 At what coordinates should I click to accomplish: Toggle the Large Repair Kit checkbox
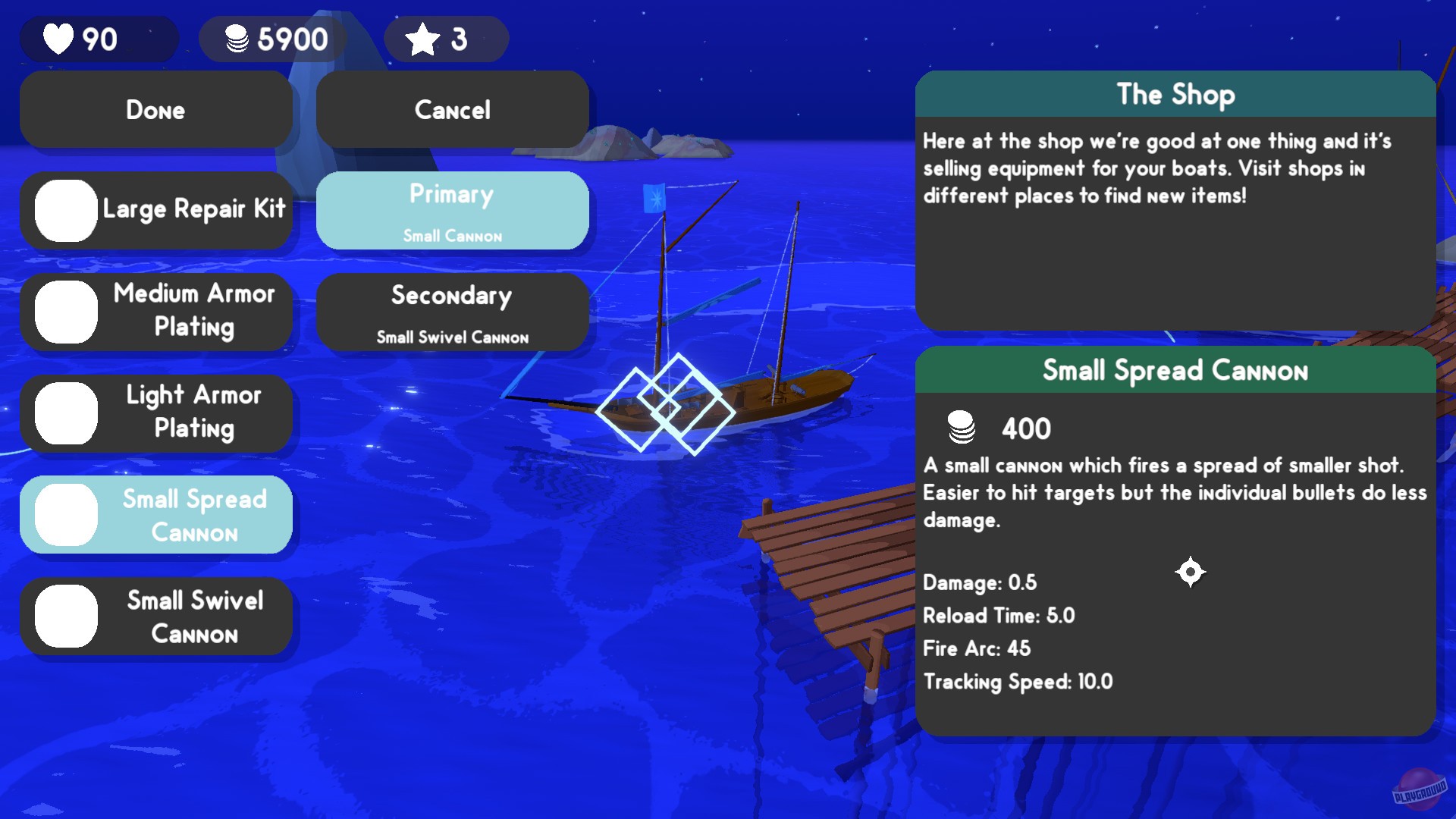(65, 210)
